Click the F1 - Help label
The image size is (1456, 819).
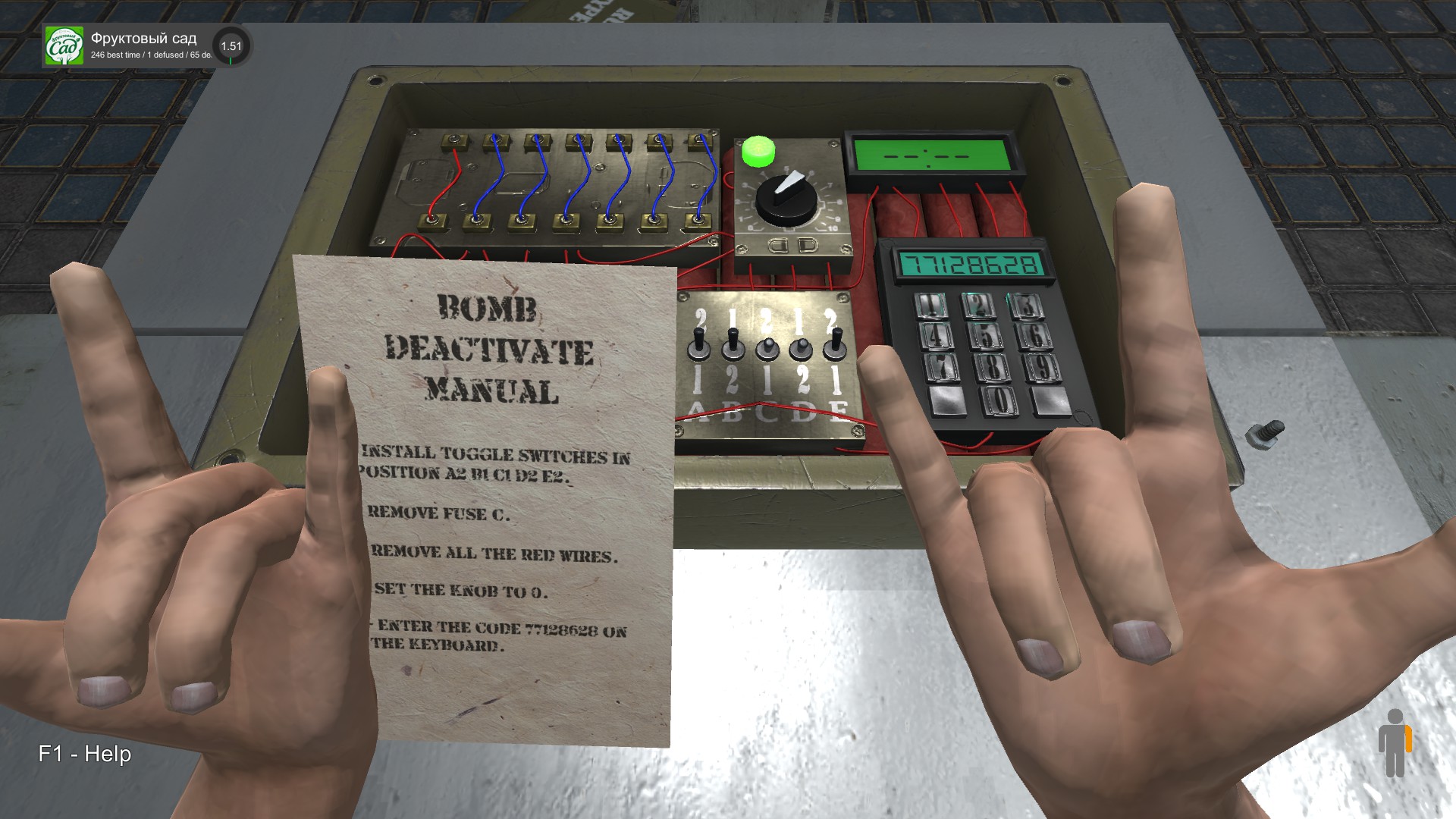click(x=85, y=755)
